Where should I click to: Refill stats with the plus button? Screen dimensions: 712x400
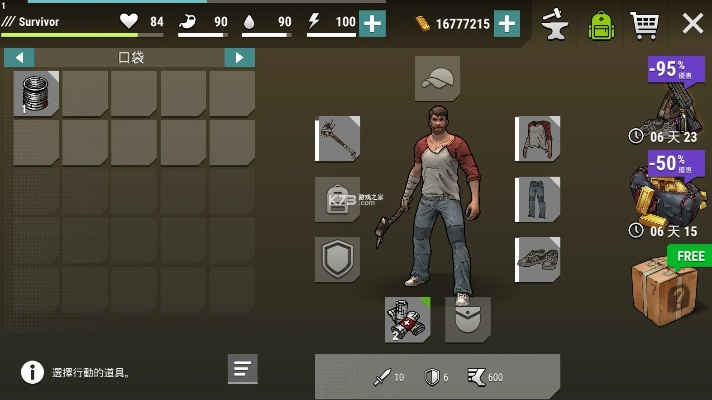372,23
